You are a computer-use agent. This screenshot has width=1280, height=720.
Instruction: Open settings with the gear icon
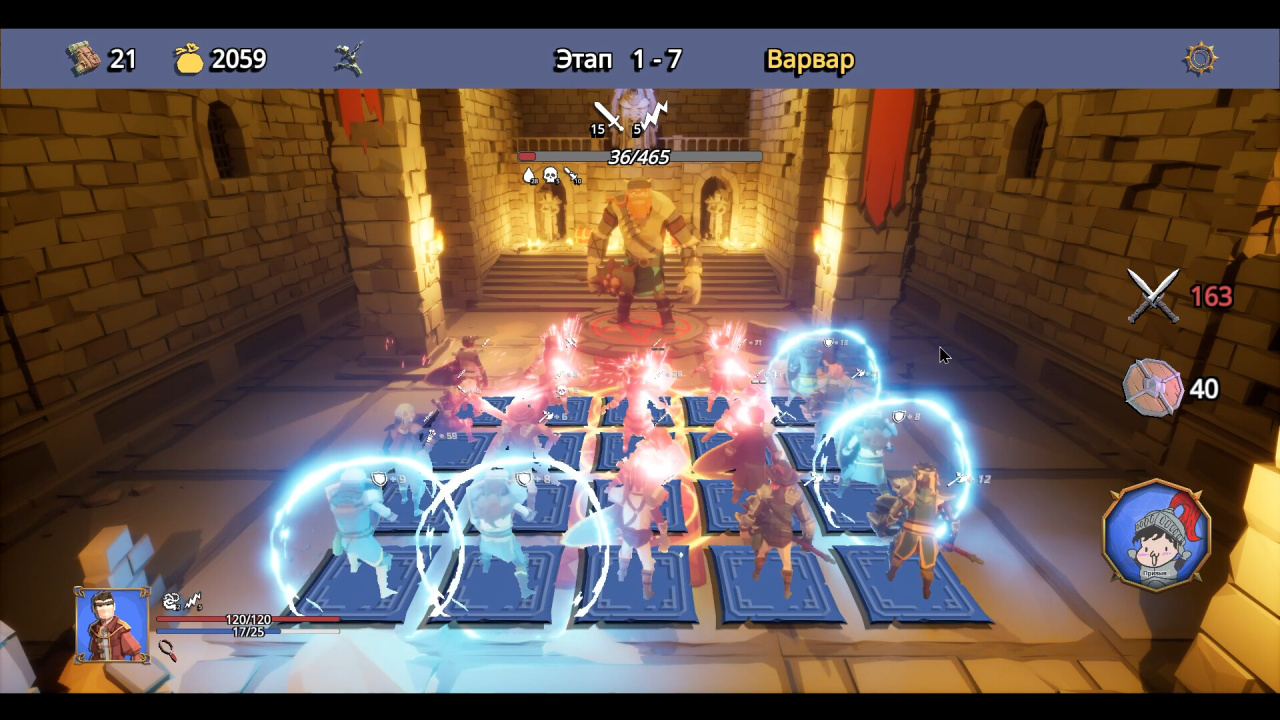point(1200,59)
